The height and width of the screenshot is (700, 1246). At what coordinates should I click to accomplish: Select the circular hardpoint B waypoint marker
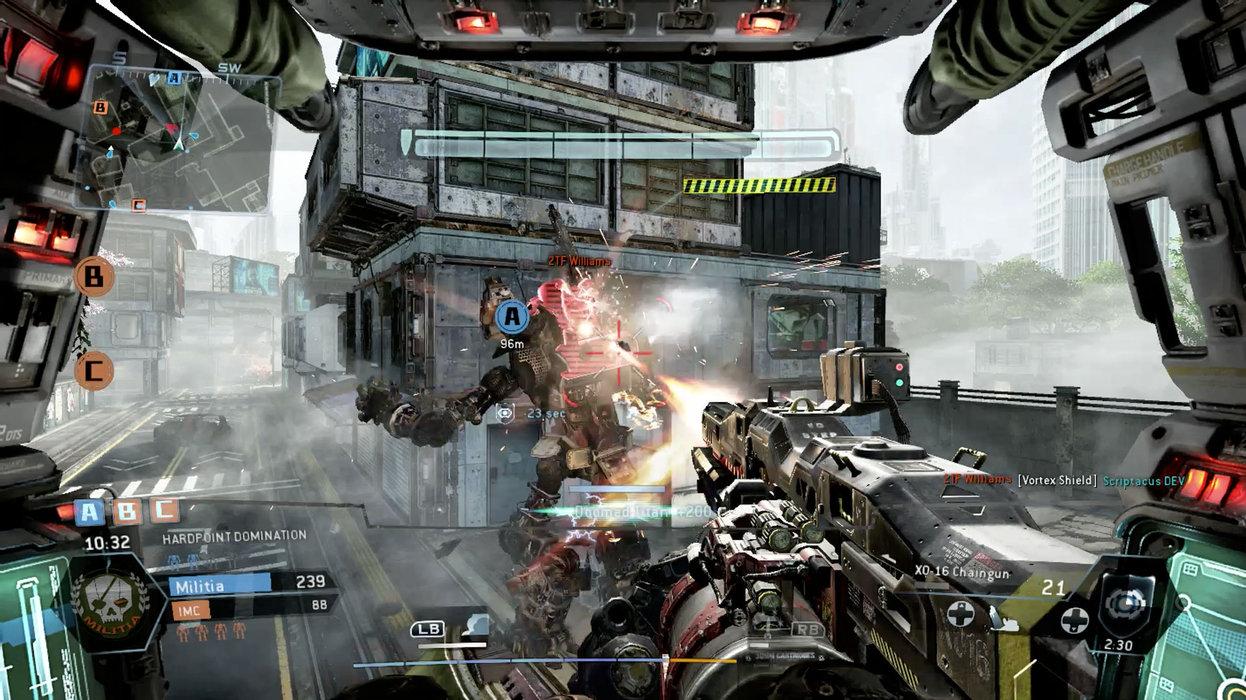click(94, 277)
